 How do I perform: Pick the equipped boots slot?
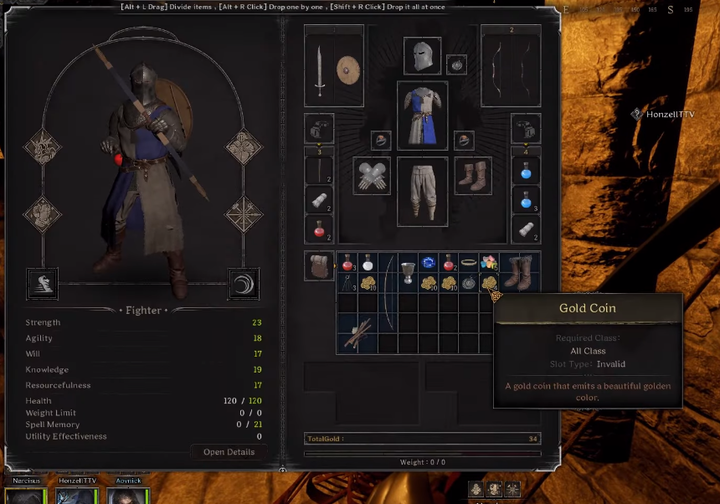pyautogui.click(x=472, y=176)
